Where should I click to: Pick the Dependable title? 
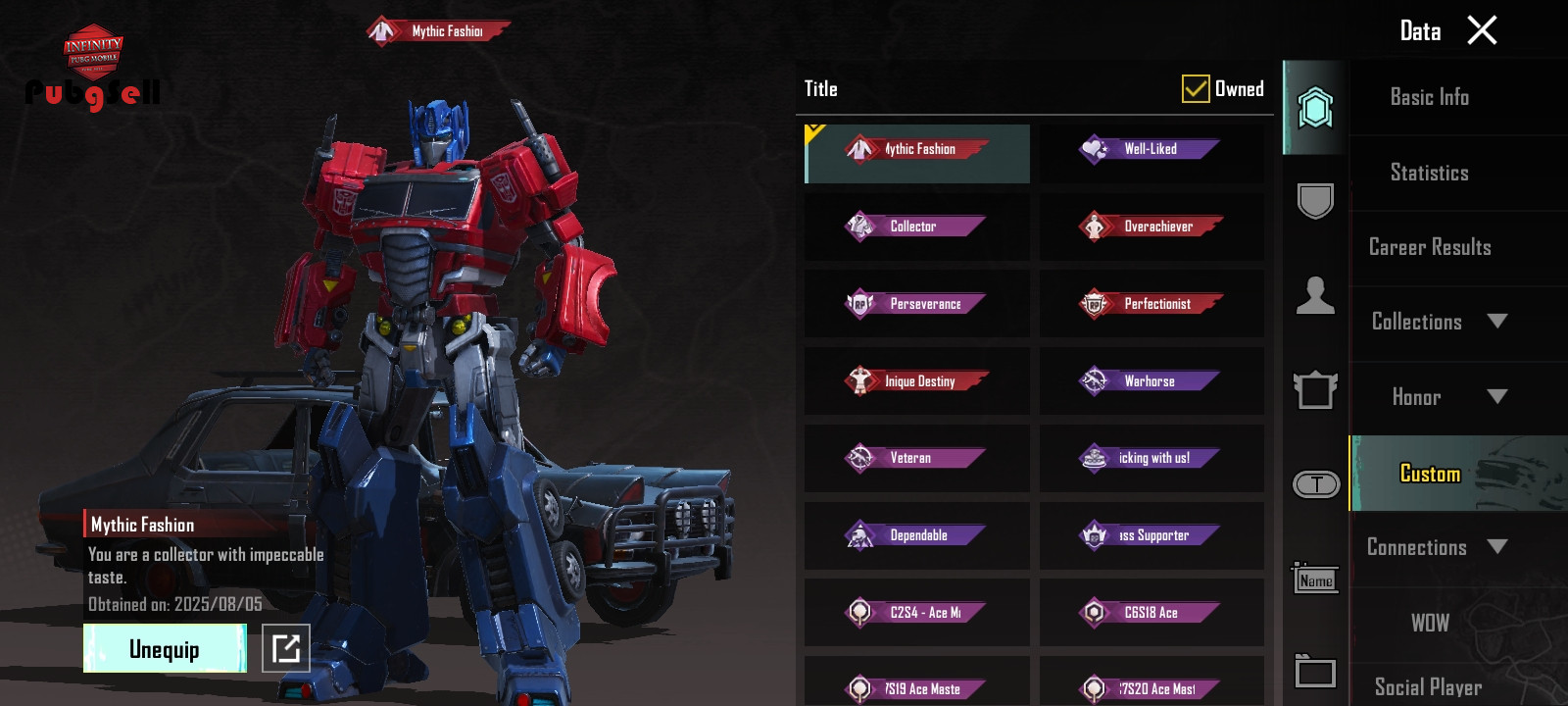[x=916, y=535]
